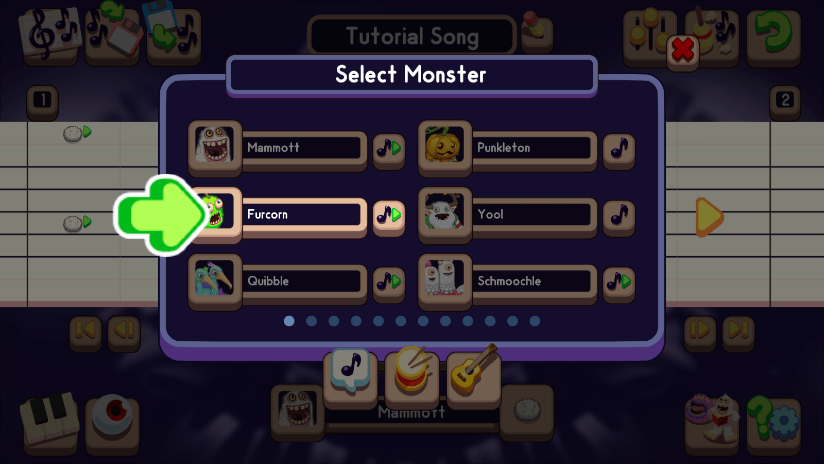Pick Punkleton from the monster list
Image resolution: width=824 pixels, height=464 pixels.
pos(530,148)
